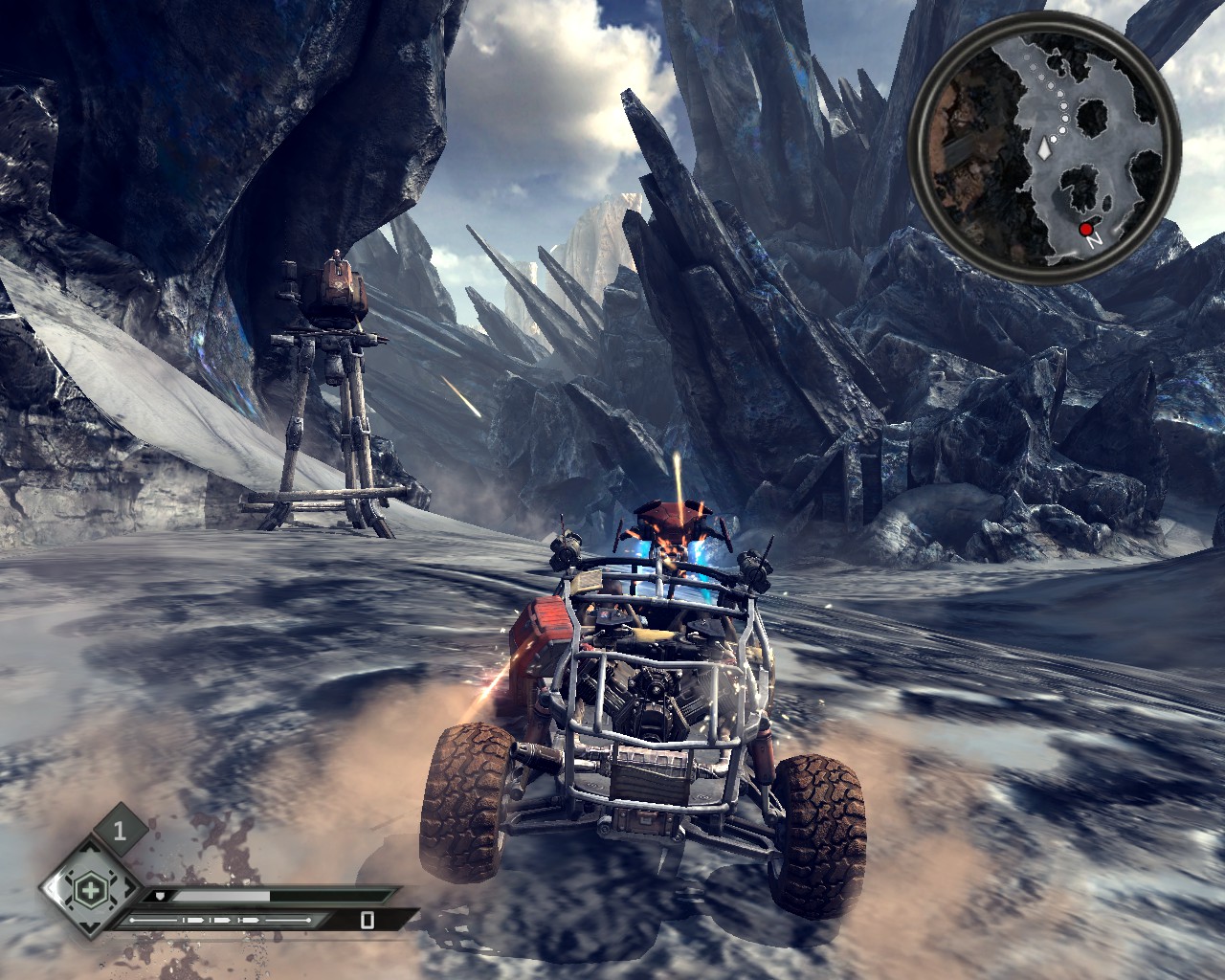
Task: Select the red objective marker on minimap
Action: (x=1085, y=229)
